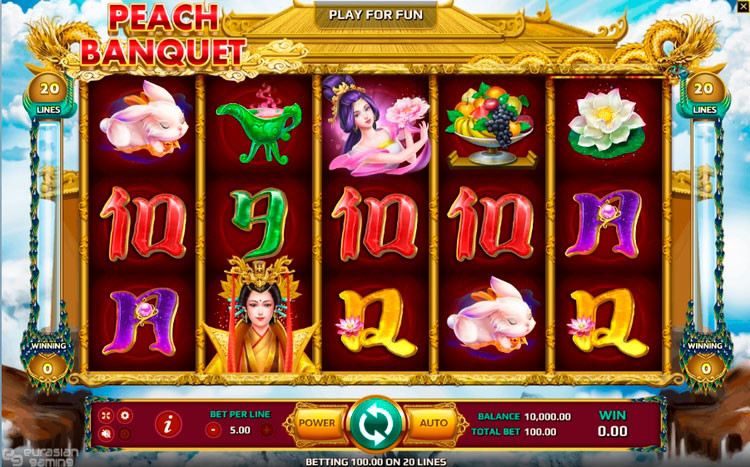This screenshot has height=467, width=750.
Task: Activate the POWER button
Action: [x=316, y=423]
